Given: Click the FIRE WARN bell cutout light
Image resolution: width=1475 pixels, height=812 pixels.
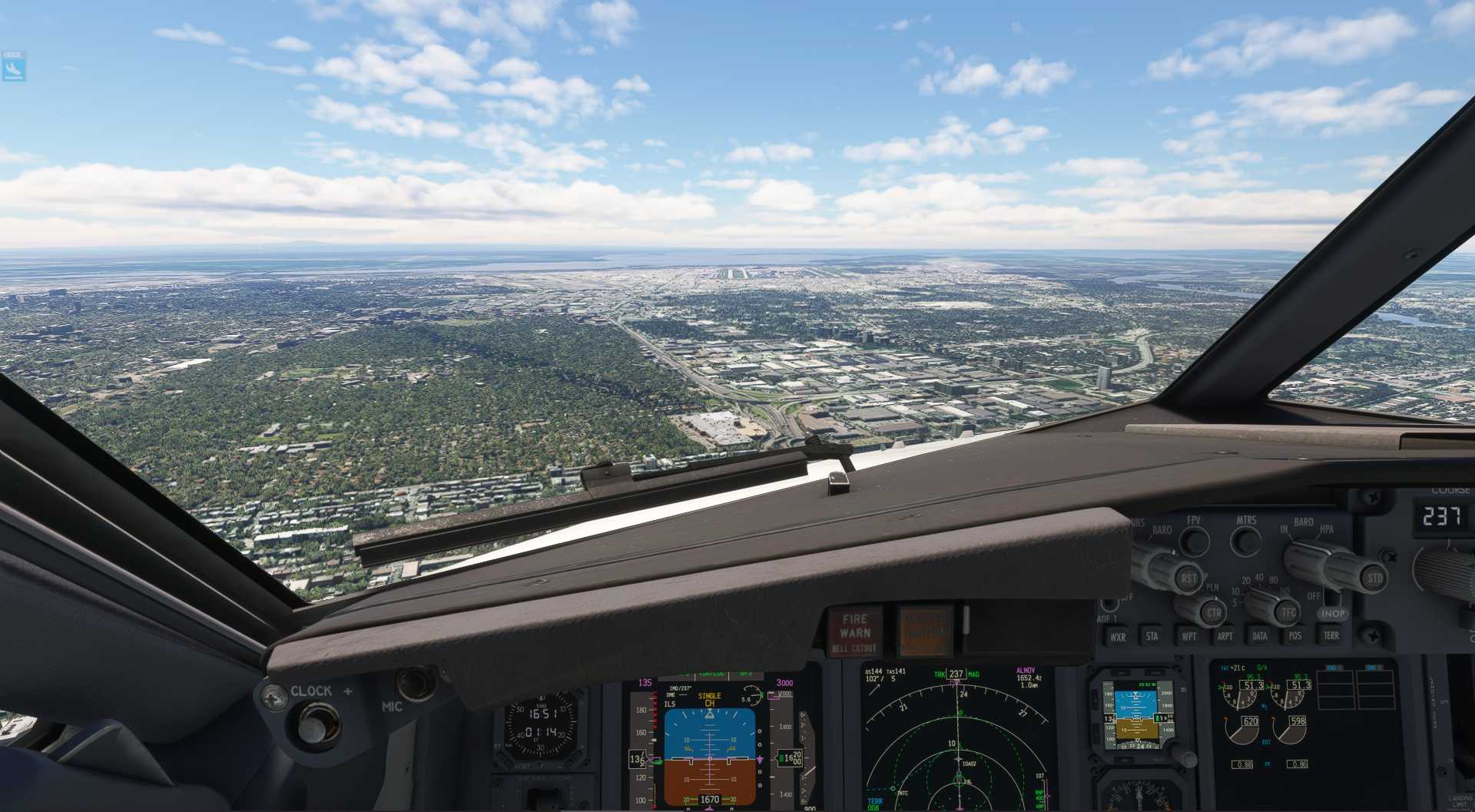Looking at the screenshot, I should 854,633.
